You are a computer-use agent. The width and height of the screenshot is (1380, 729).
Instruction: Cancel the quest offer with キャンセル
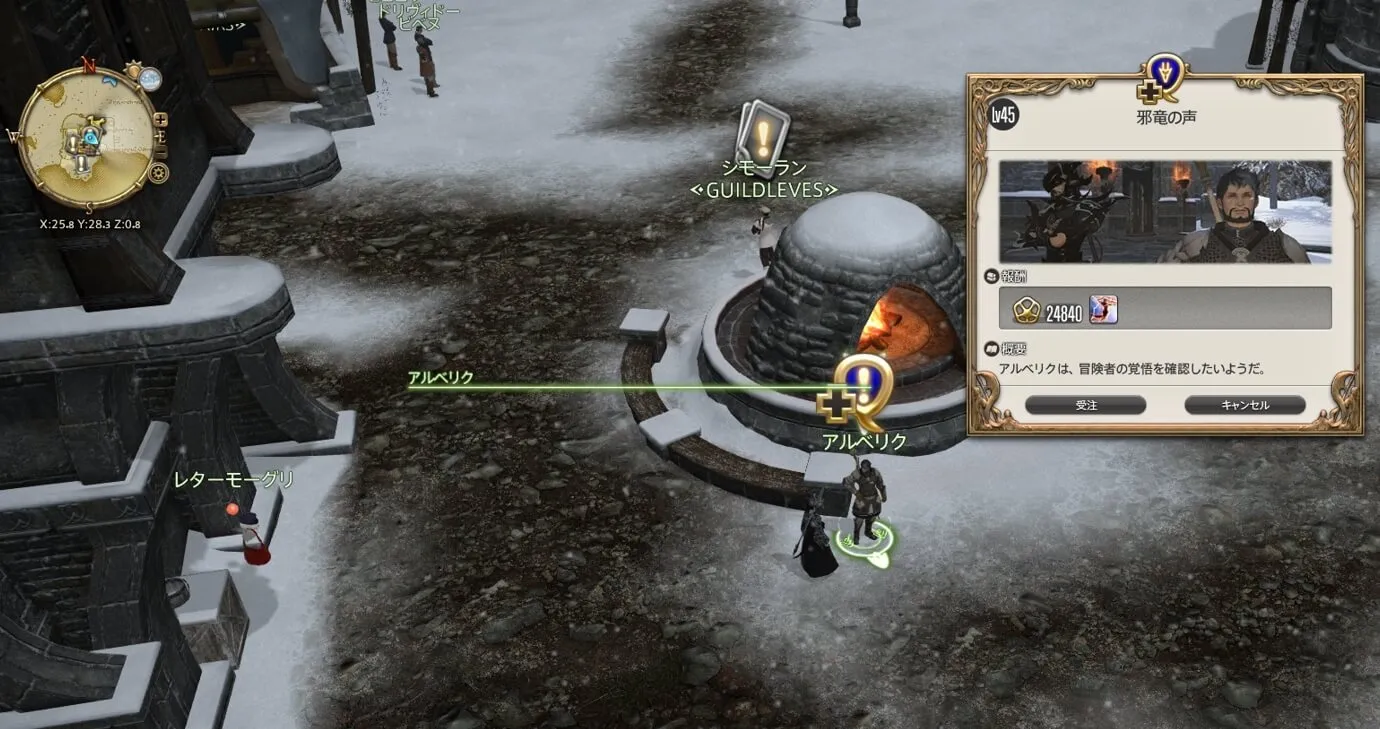[x=1244, y=405]
